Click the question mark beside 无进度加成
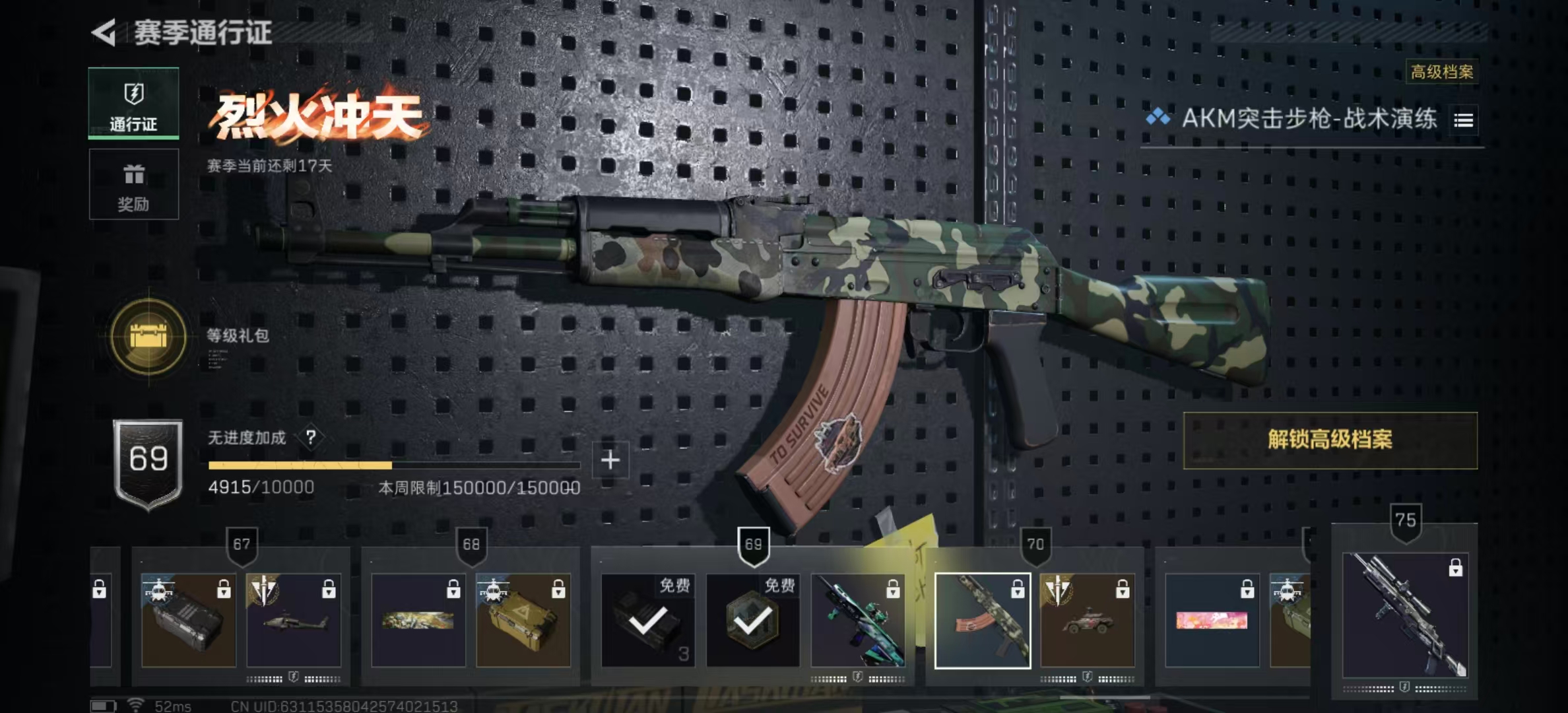This screenshot has width=1568, height=713. (x=311, y=437)
